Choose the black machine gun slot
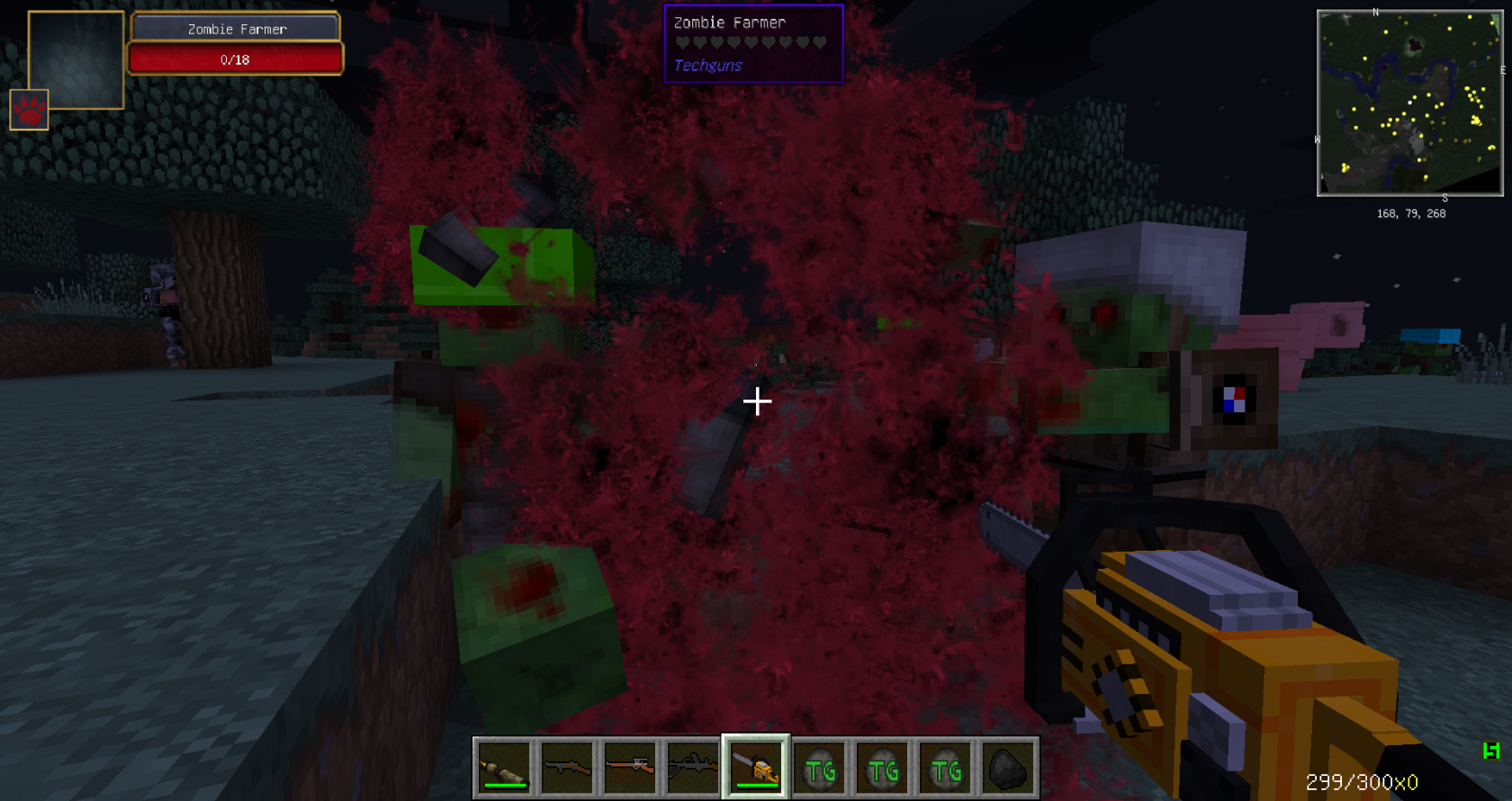The image size is (1512, 801). [x=693, y=768]
